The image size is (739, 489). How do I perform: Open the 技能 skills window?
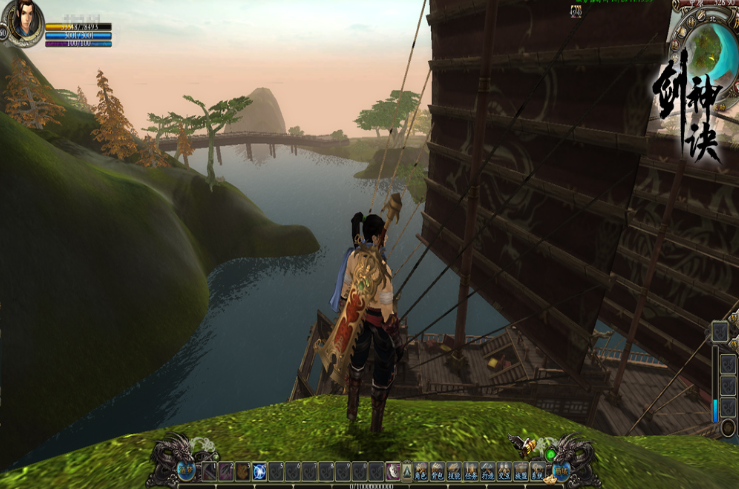pos(455,471)
